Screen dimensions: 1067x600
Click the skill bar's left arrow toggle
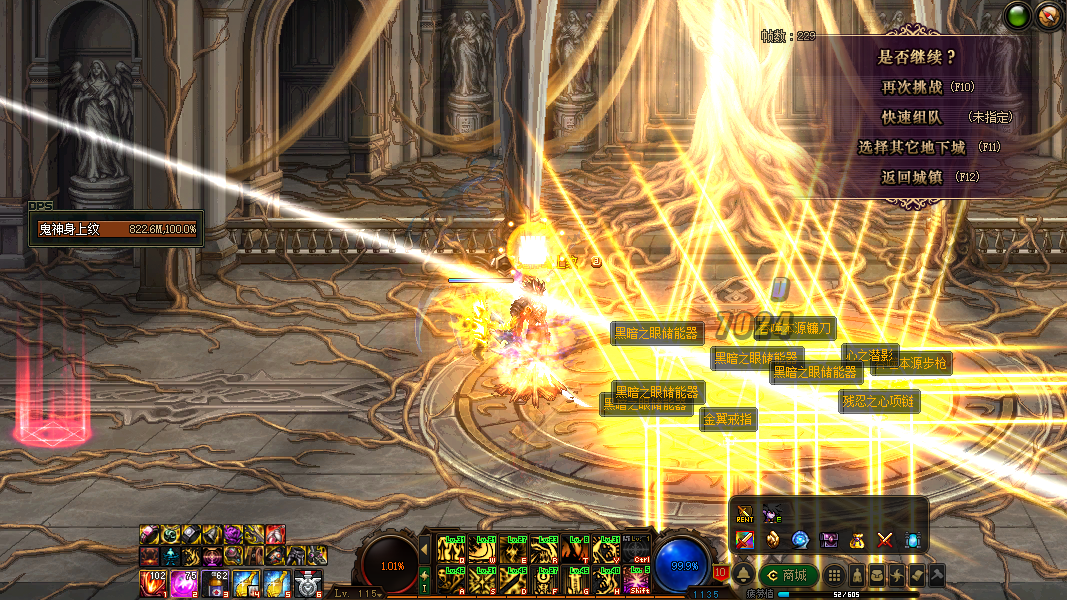point(425,548)
